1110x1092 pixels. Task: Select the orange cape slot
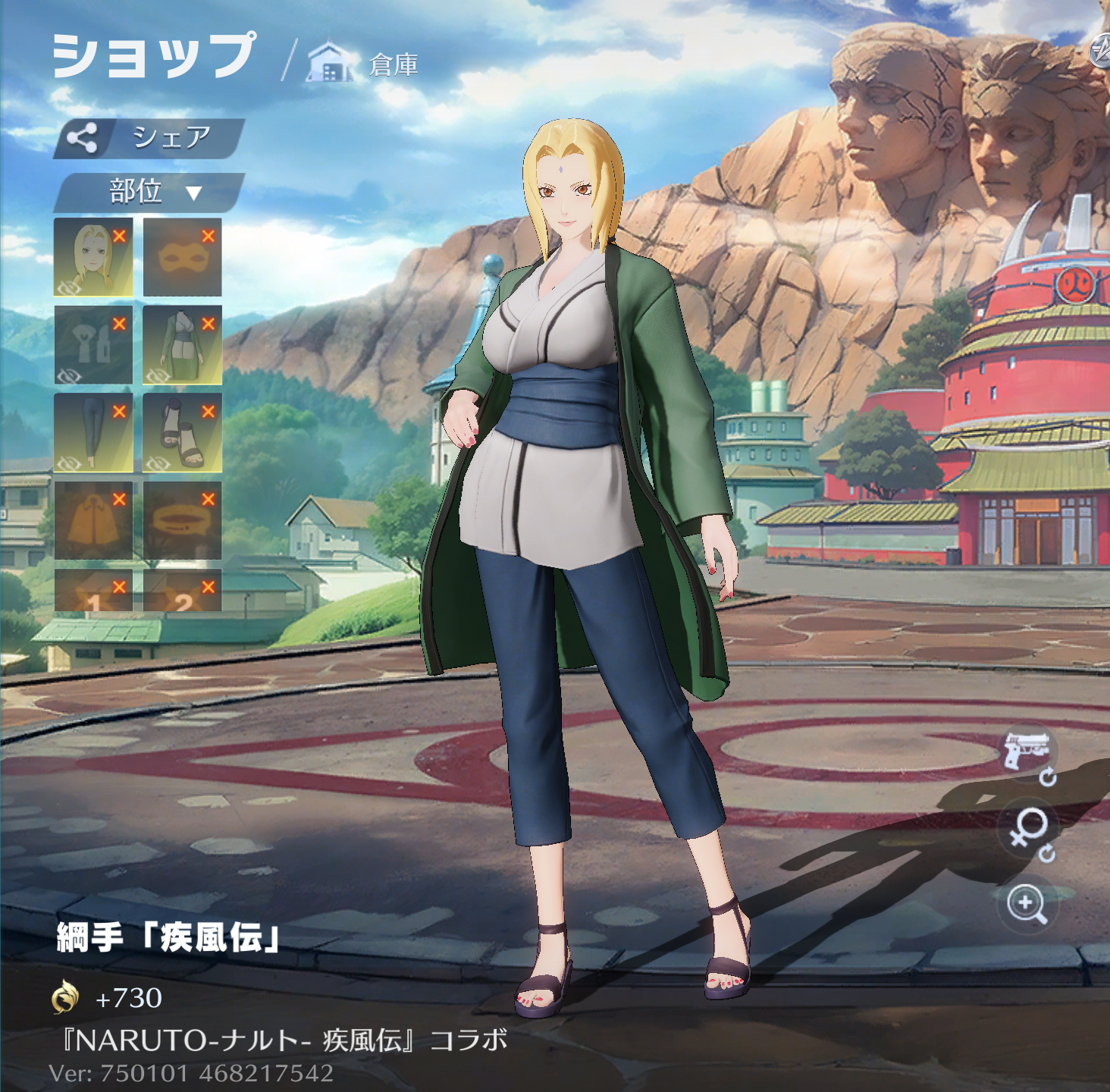[x=92, y=521]
